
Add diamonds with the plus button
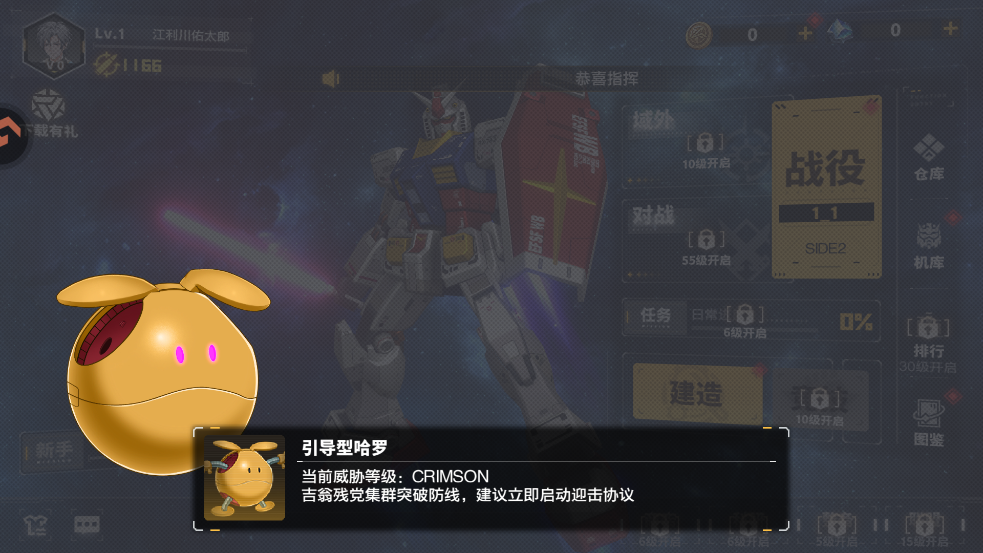950,30
